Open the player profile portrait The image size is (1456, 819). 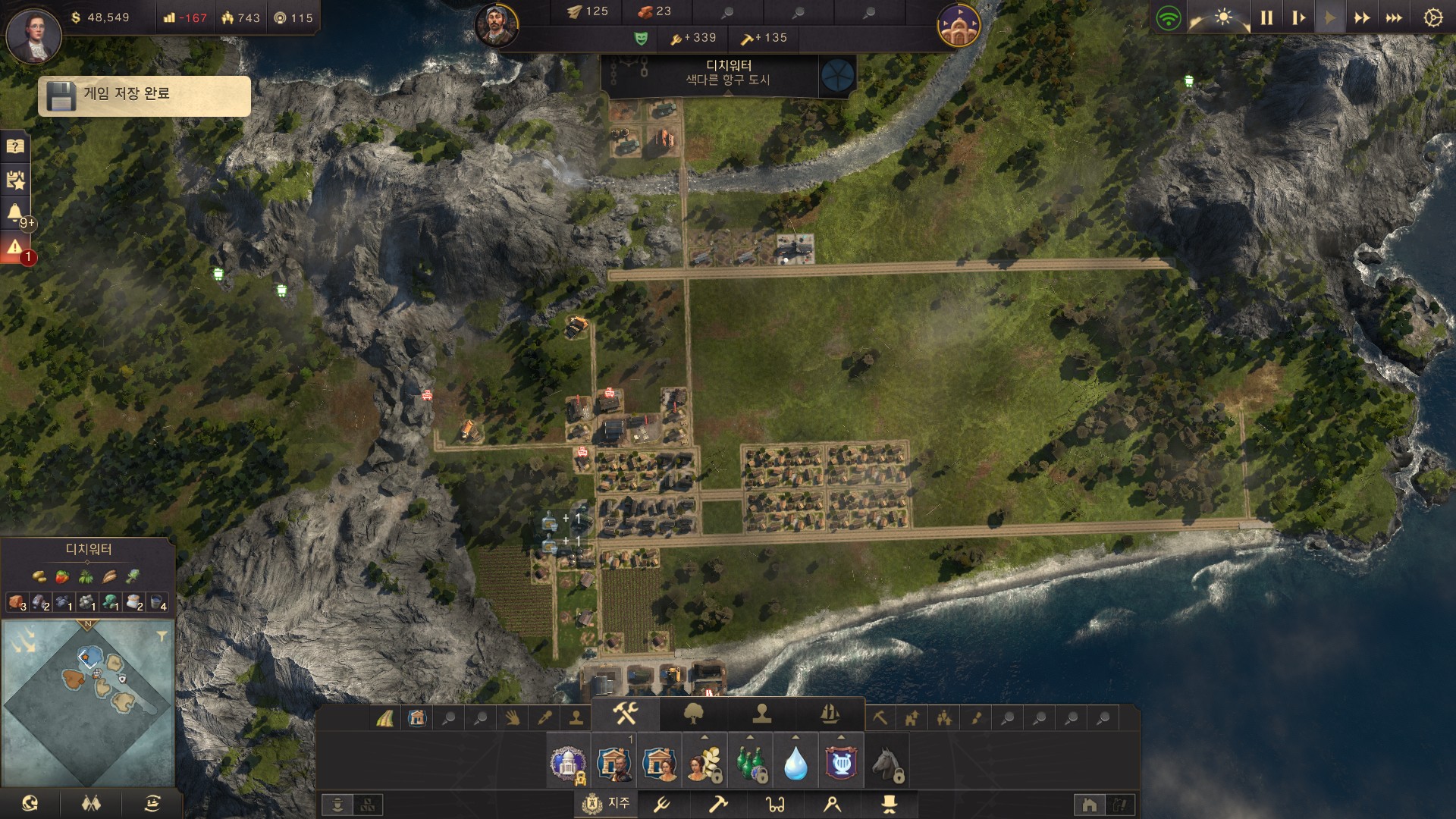33,36
